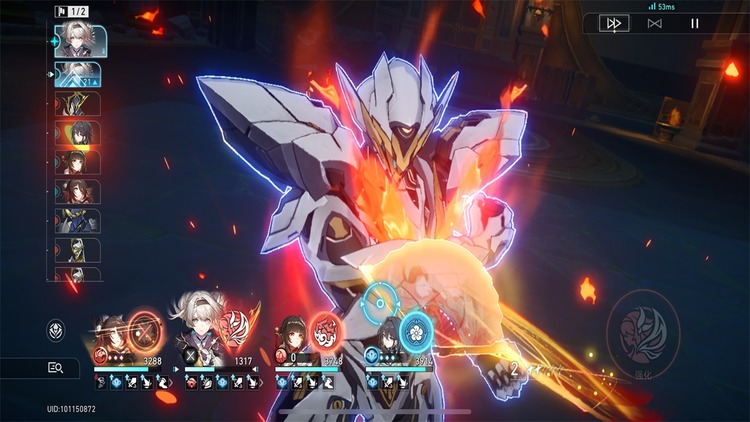
Task: Pause the battle
Action: coord(696,23)
